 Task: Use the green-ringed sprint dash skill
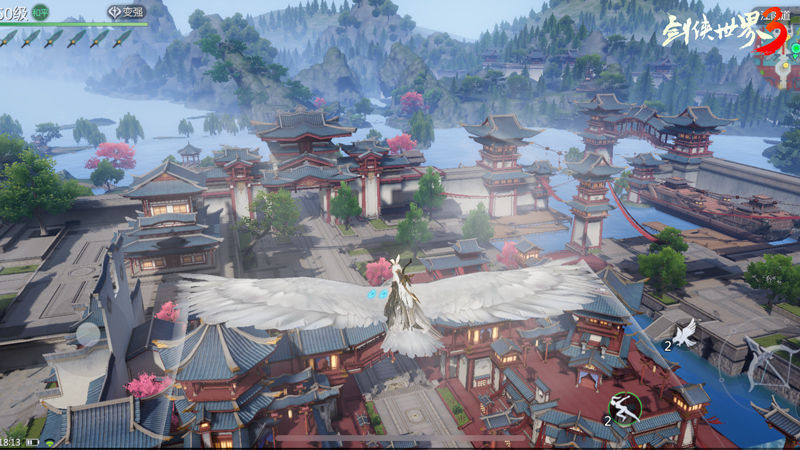pos(626,409)
